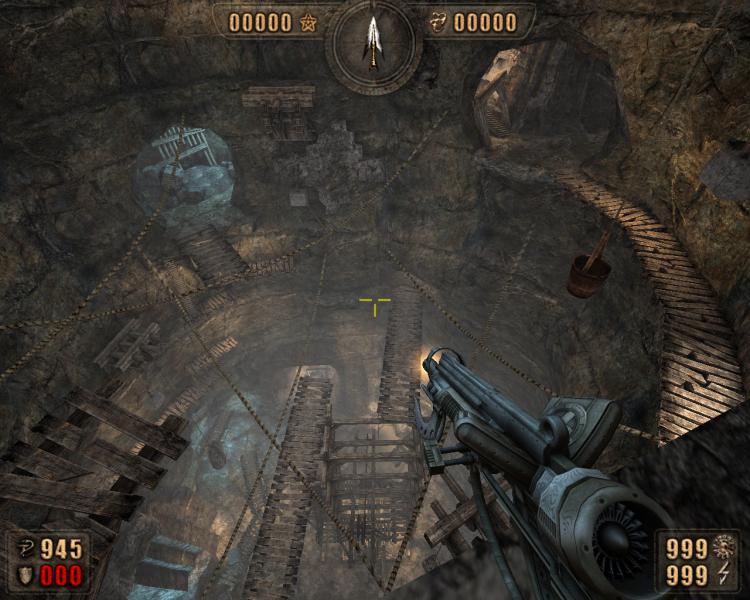Click the shuriken ammo icon
The image size is (750, 600).
[726, 547]
